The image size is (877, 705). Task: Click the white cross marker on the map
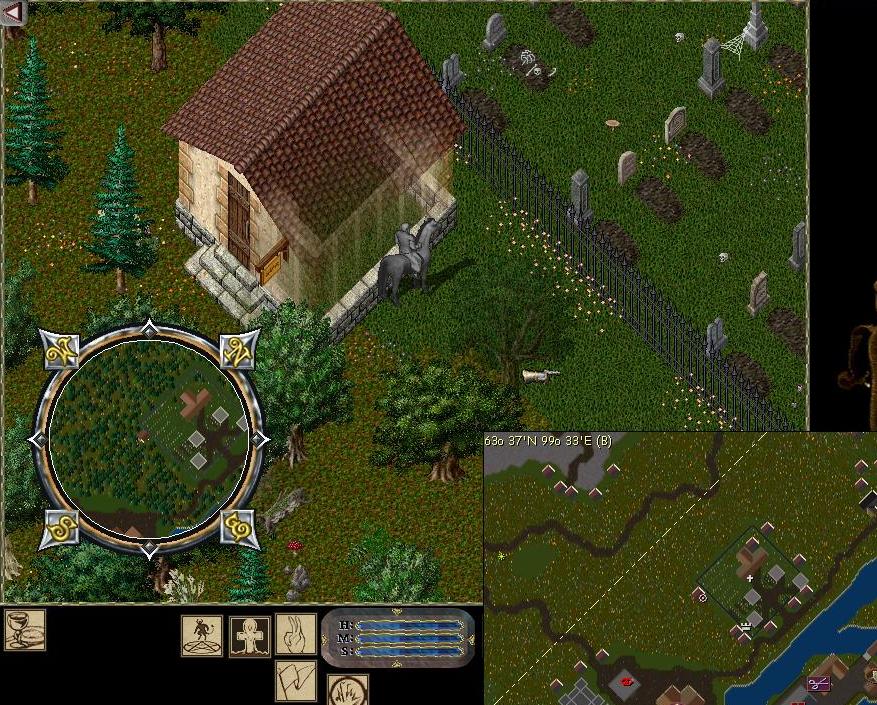(x=750, y=578)
